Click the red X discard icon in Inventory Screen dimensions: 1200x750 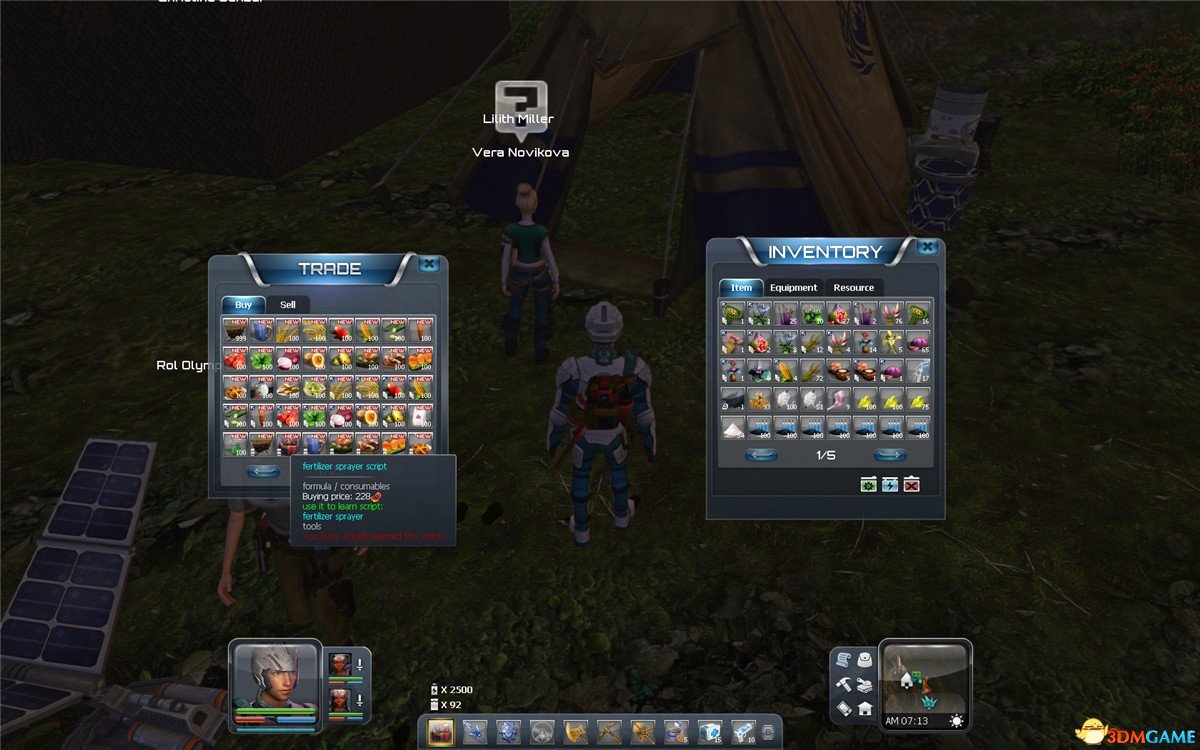point(911,485)
